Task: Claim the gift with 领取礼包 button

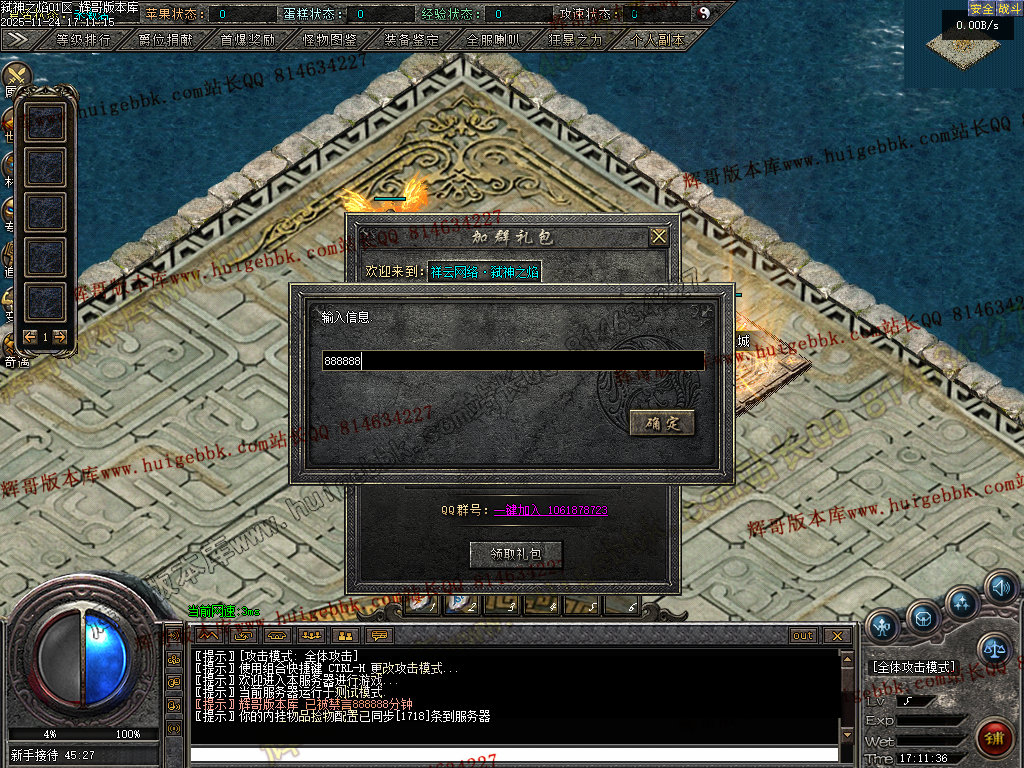Action: tap(516, 554)
